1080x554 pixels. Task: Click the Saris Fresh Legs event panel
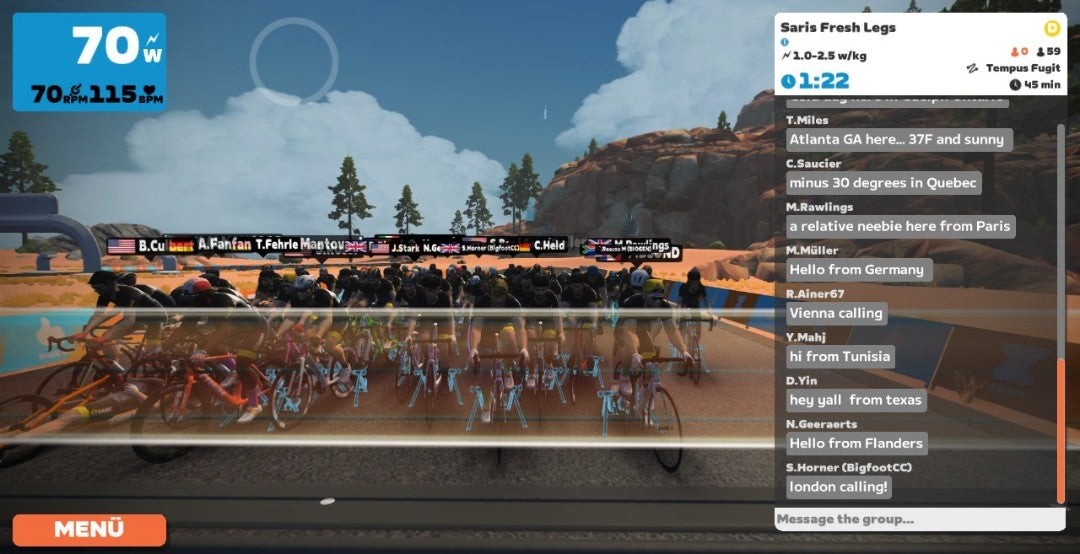[920, 54]
